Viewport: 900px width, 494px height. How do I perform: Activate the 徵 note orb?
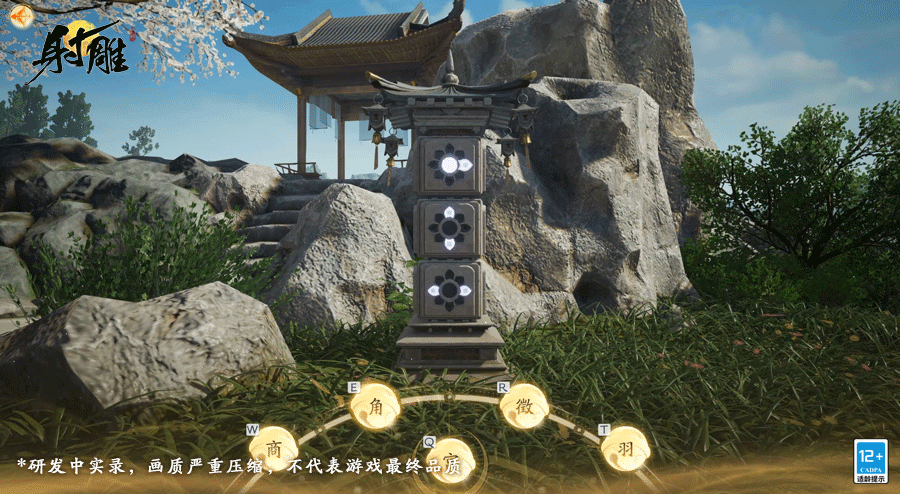point(523,406)
